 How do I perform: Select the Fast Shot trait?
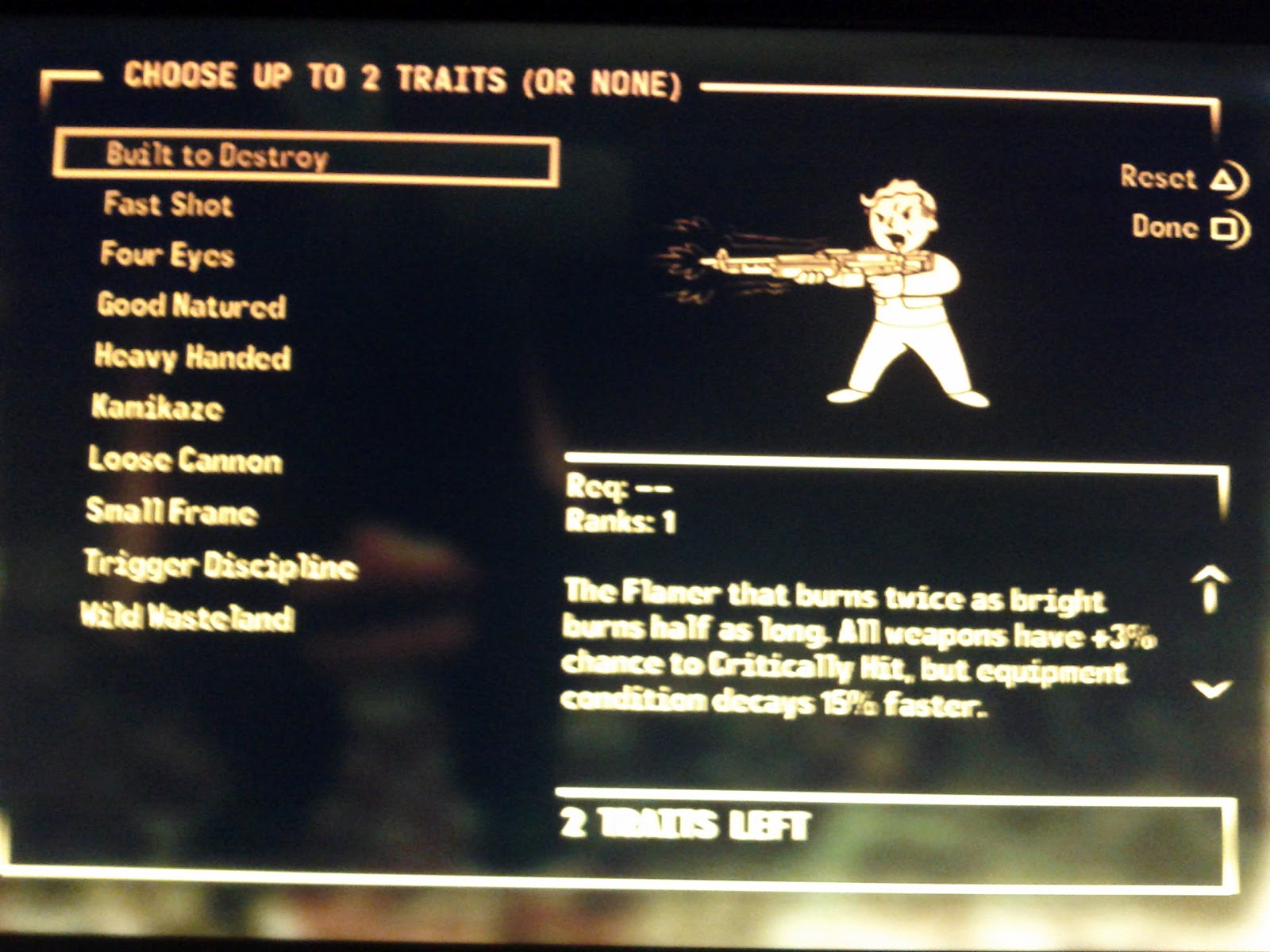tap(167, 205)
